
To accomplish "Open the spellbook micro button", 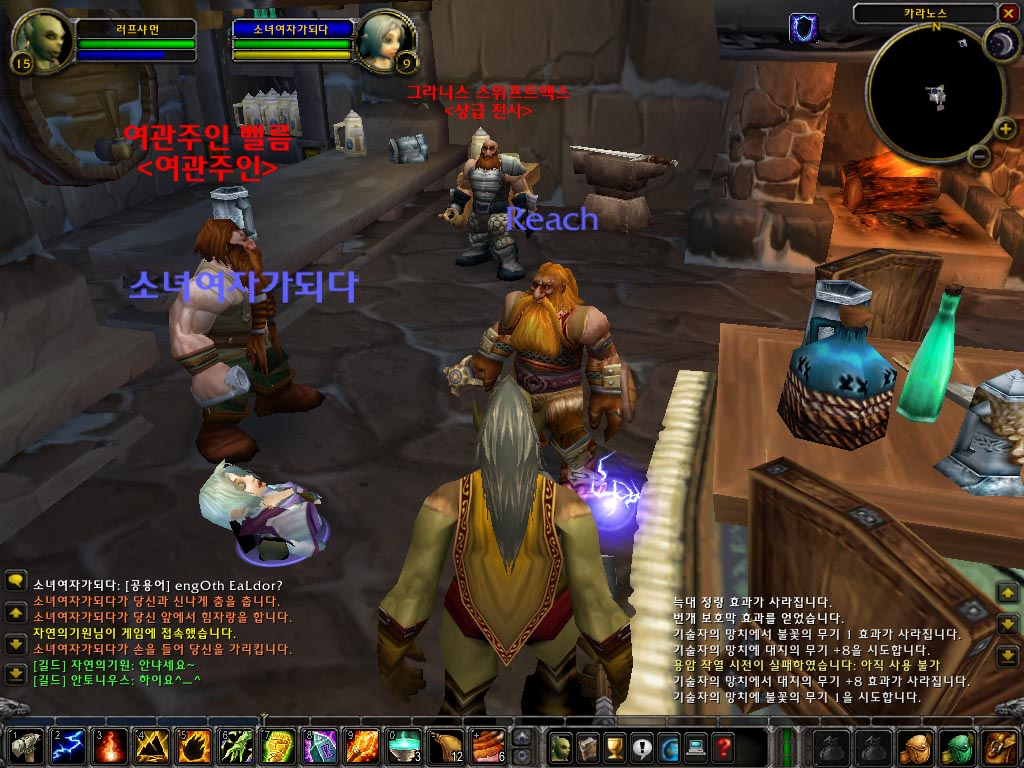I will coord(589,747).
